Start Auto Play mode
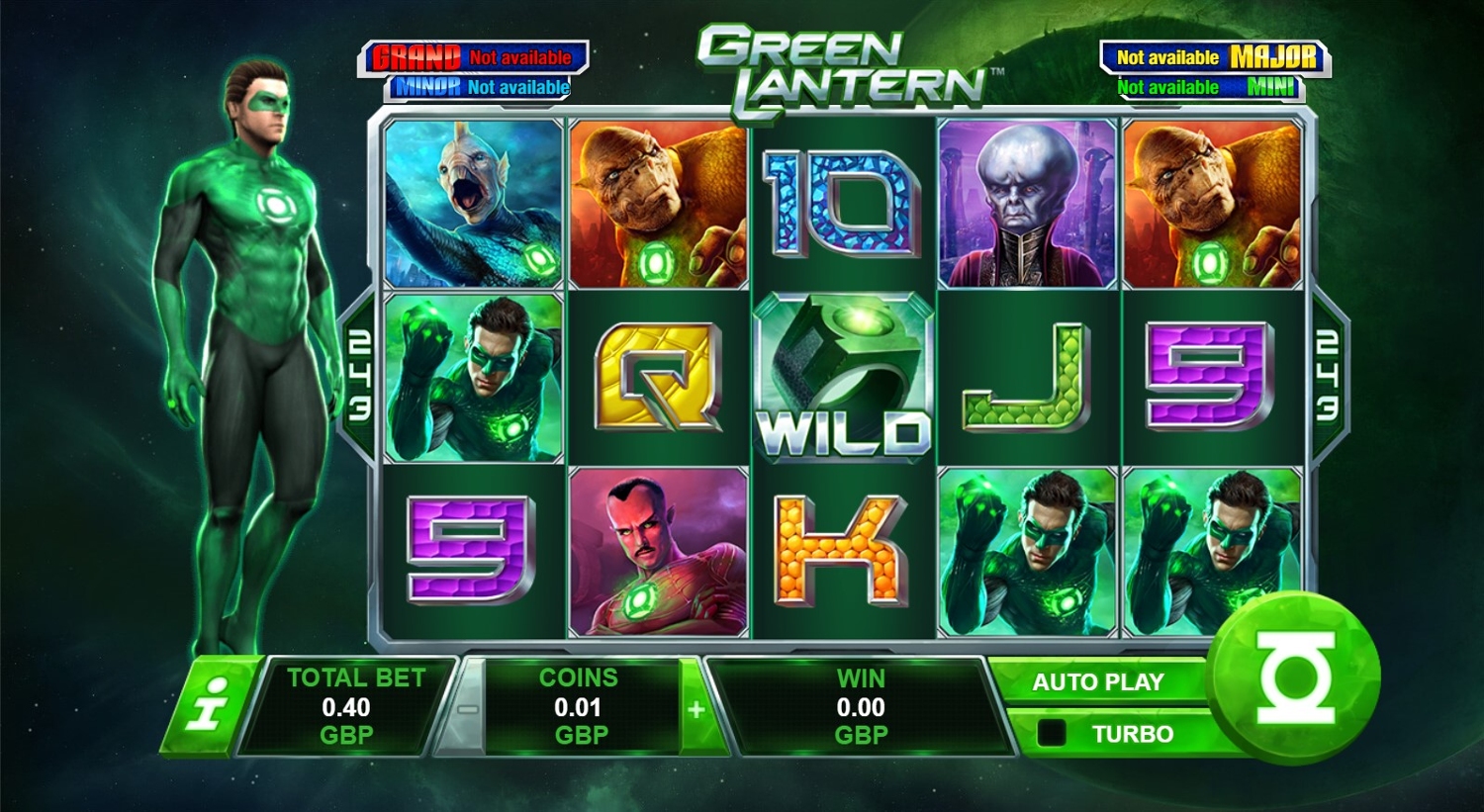Image resolution: width=1484 pixels, height=812 pixels. tap(1097, 682)
